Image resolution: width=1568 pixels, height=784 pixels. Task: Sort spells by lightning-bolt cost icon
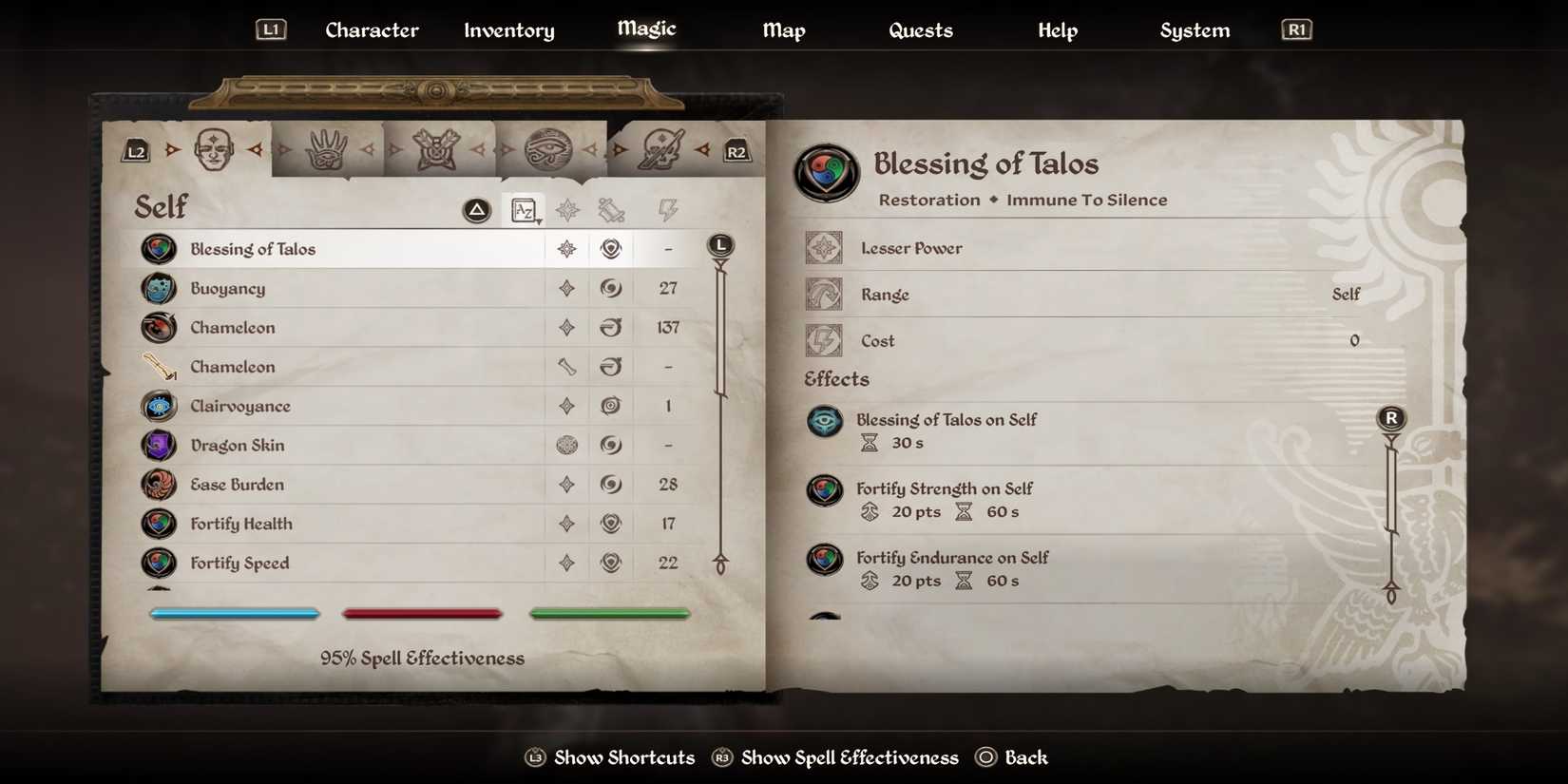click(667, 210)
